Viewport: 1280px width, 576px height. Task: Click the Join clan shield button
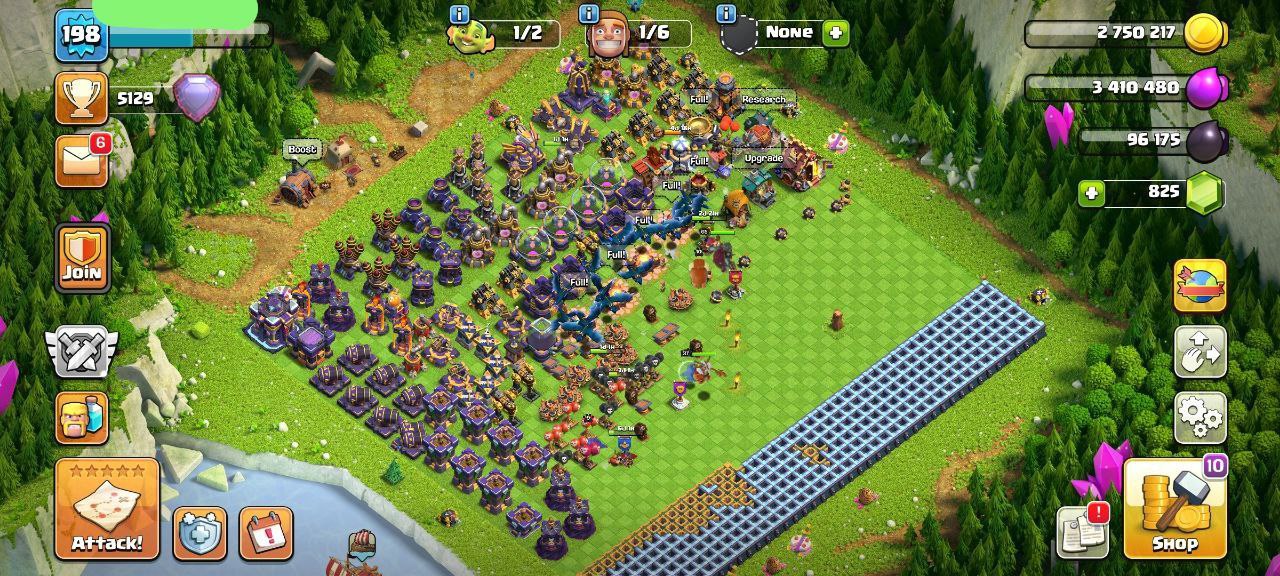[x=82, y=257]
